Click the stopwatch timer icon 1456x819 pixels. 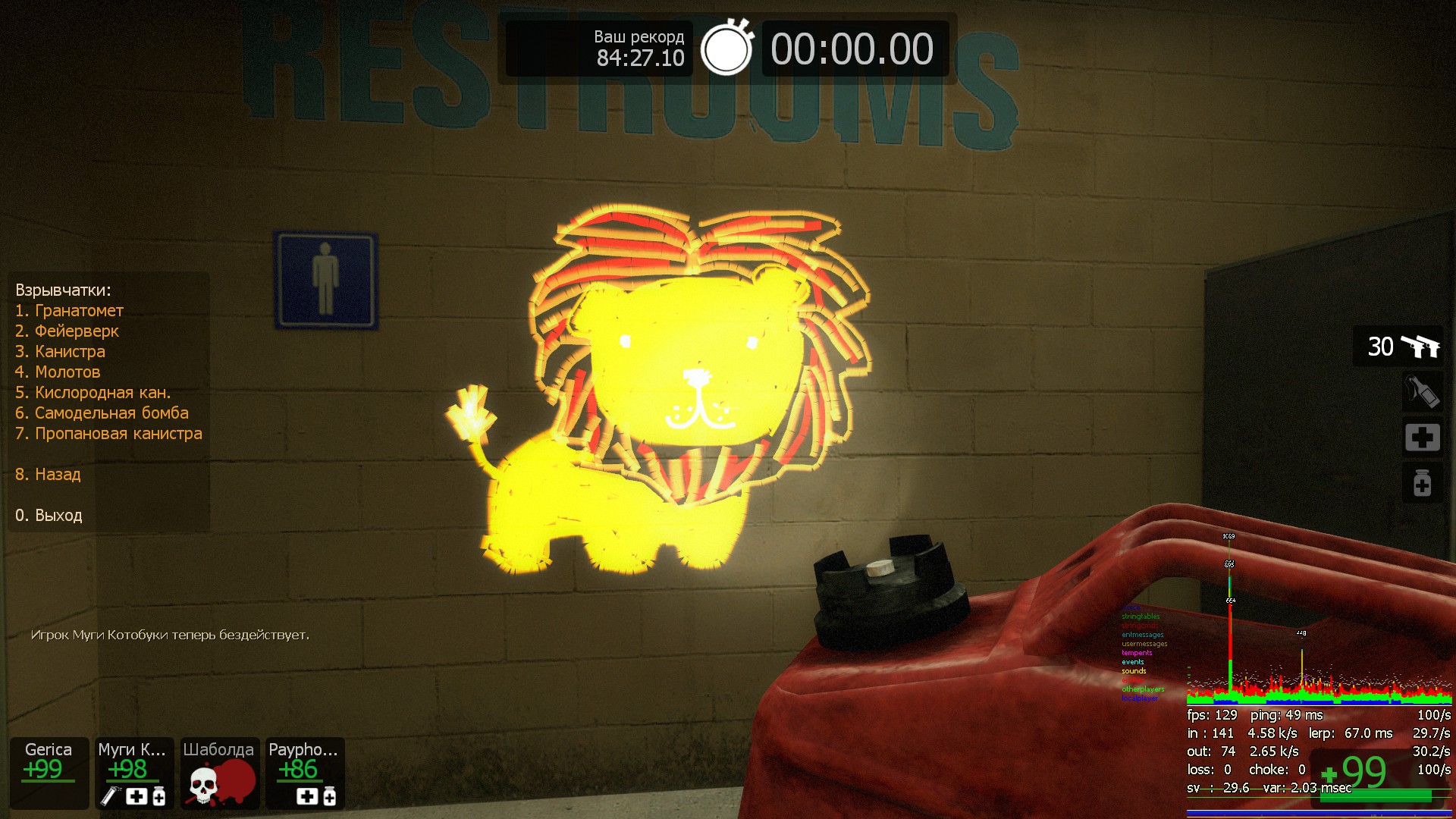point(726,49)
